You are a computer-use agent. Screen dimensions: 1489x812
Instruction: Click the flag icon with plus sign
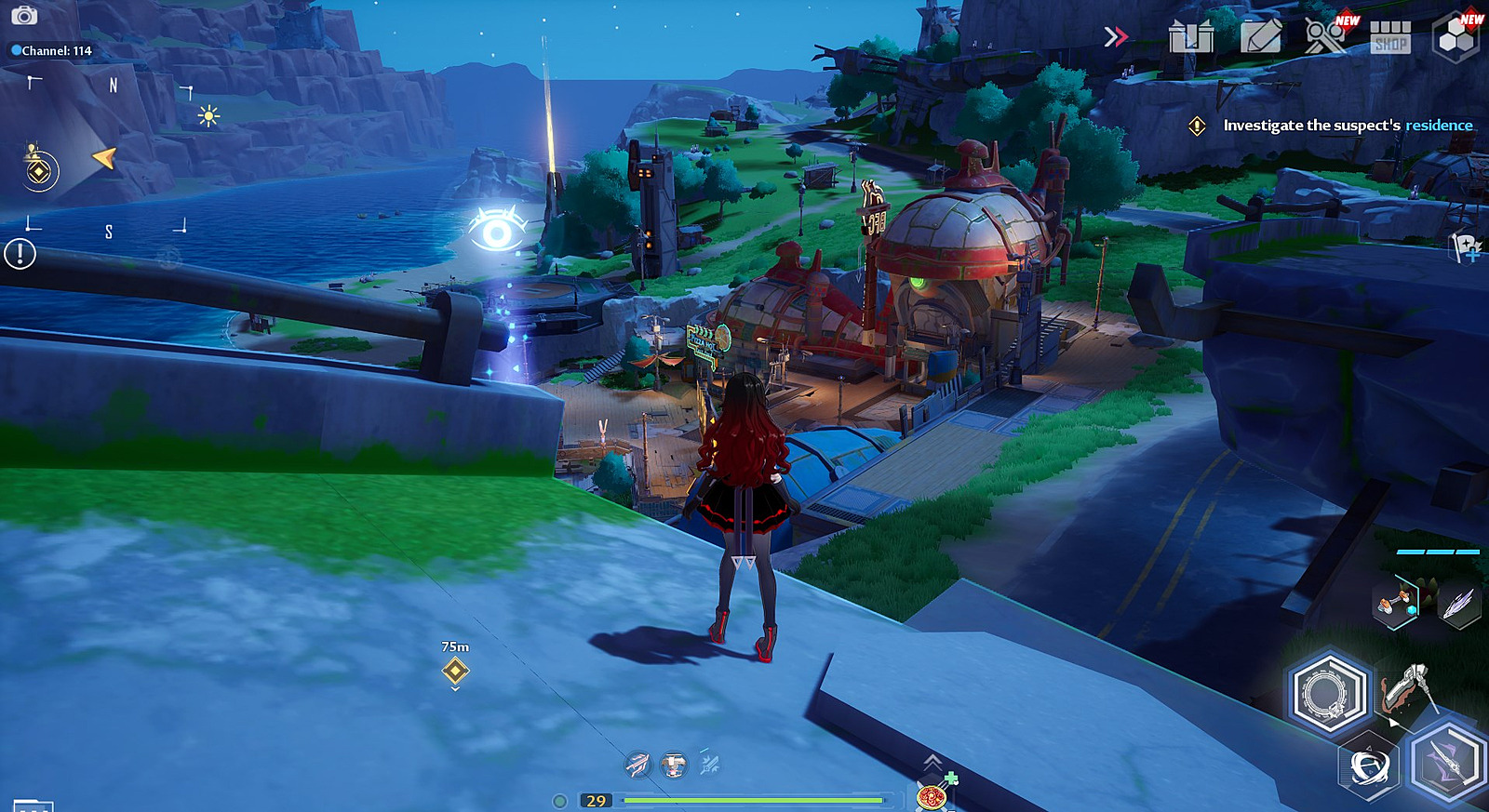(x=1467, y=247)
